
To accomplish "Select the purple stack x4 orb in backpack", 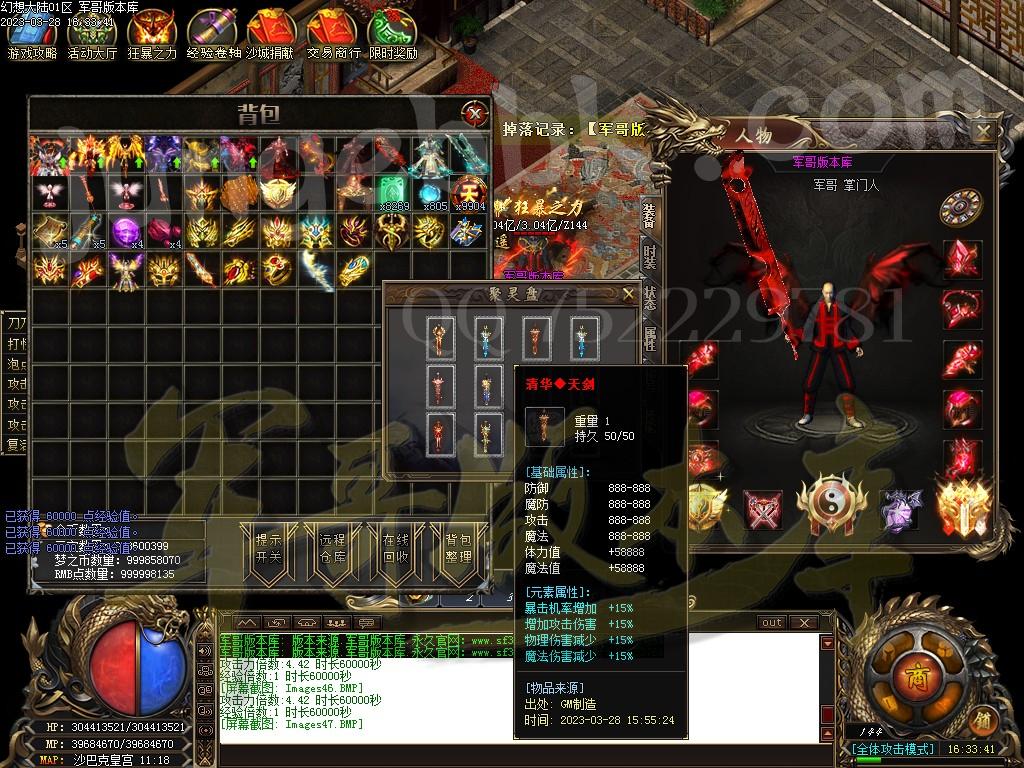I will pos(126,232).
